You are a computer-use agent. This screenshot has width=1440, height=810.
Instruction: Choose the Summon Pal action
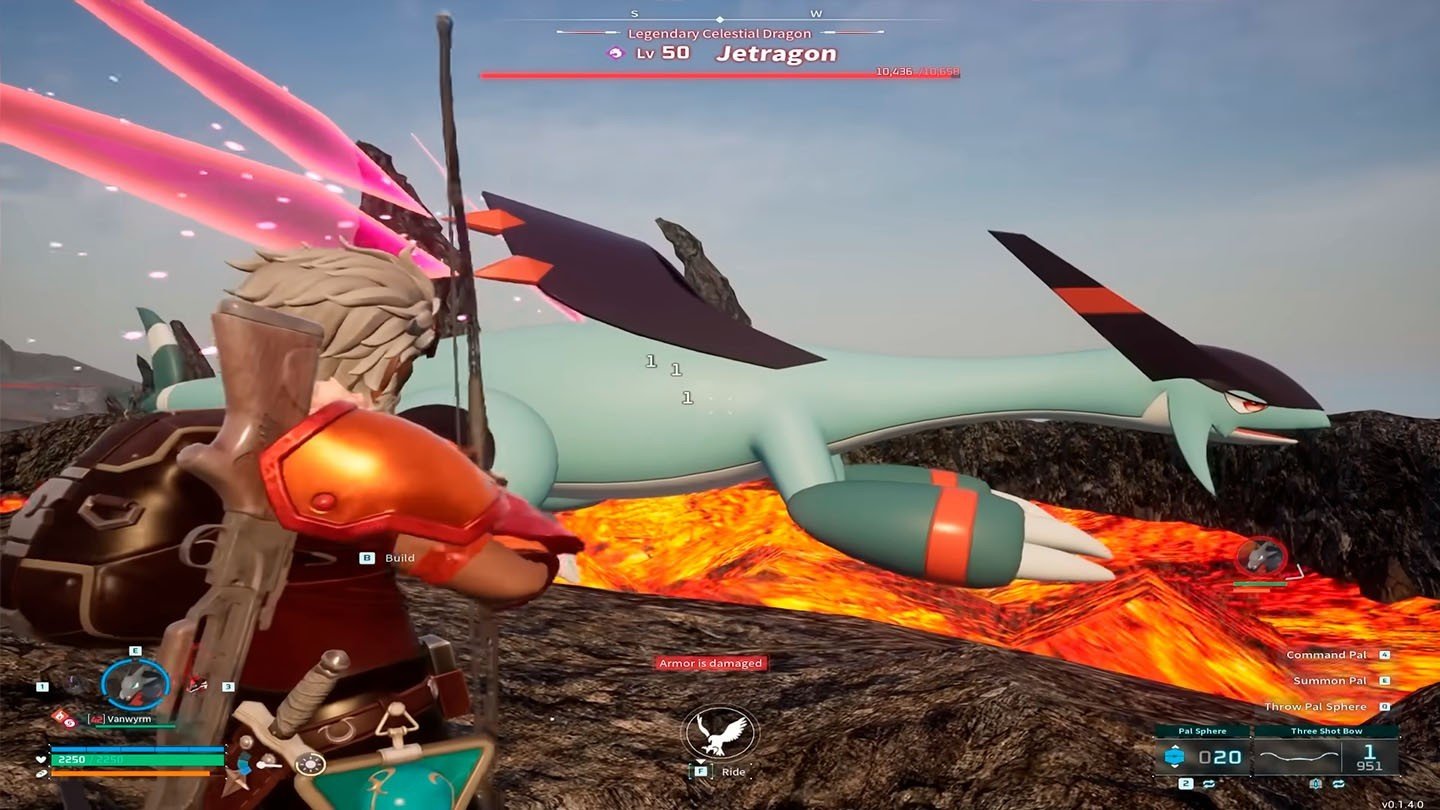coord(1330,681)
